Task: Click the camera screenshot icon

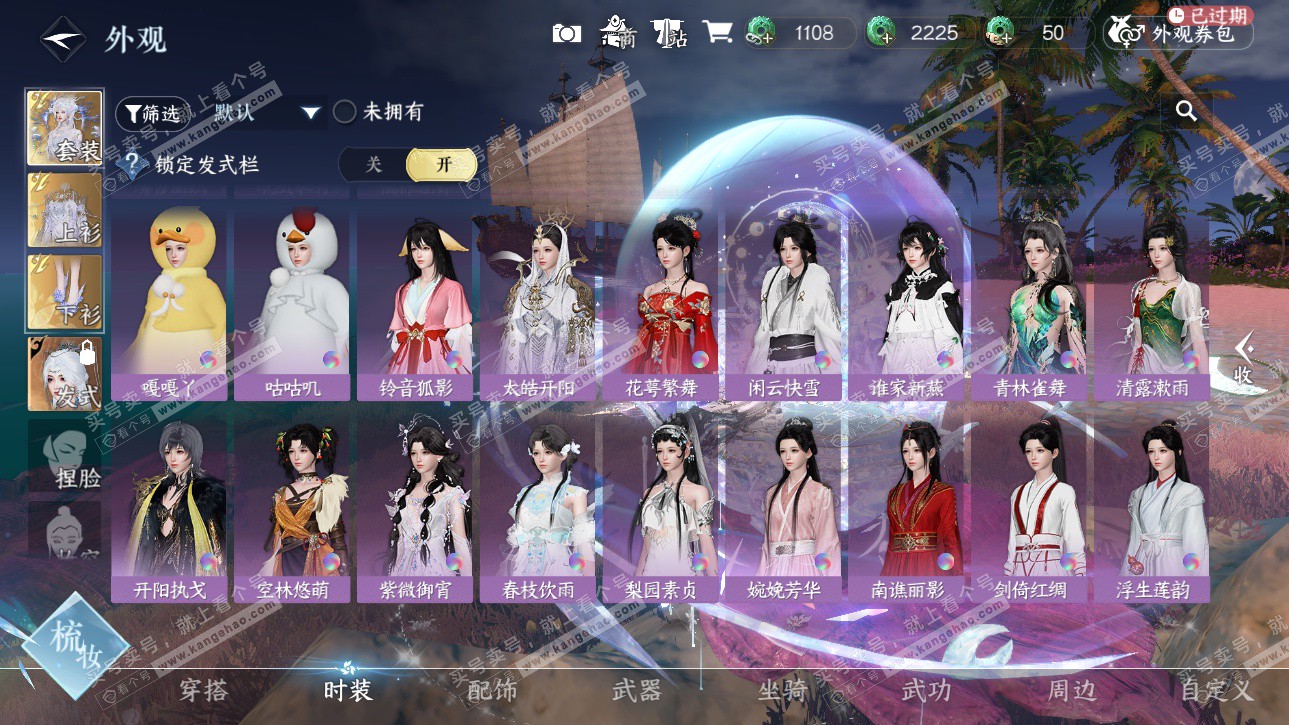Action: [x=567, y=33]
